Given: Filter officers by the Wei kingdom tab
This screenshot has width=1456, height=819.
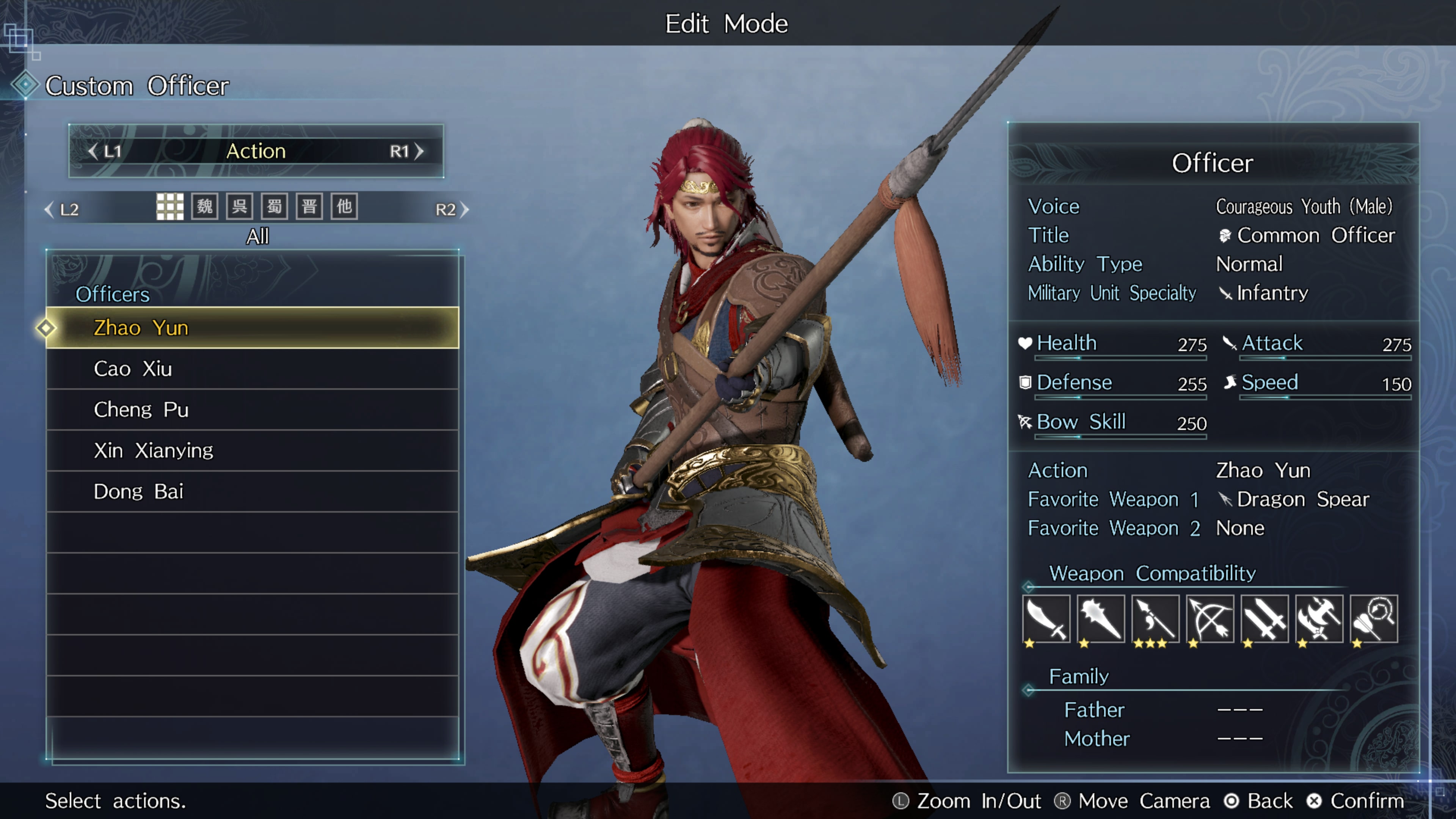Looking at the screenshot, I should click(x=205, y=207).
